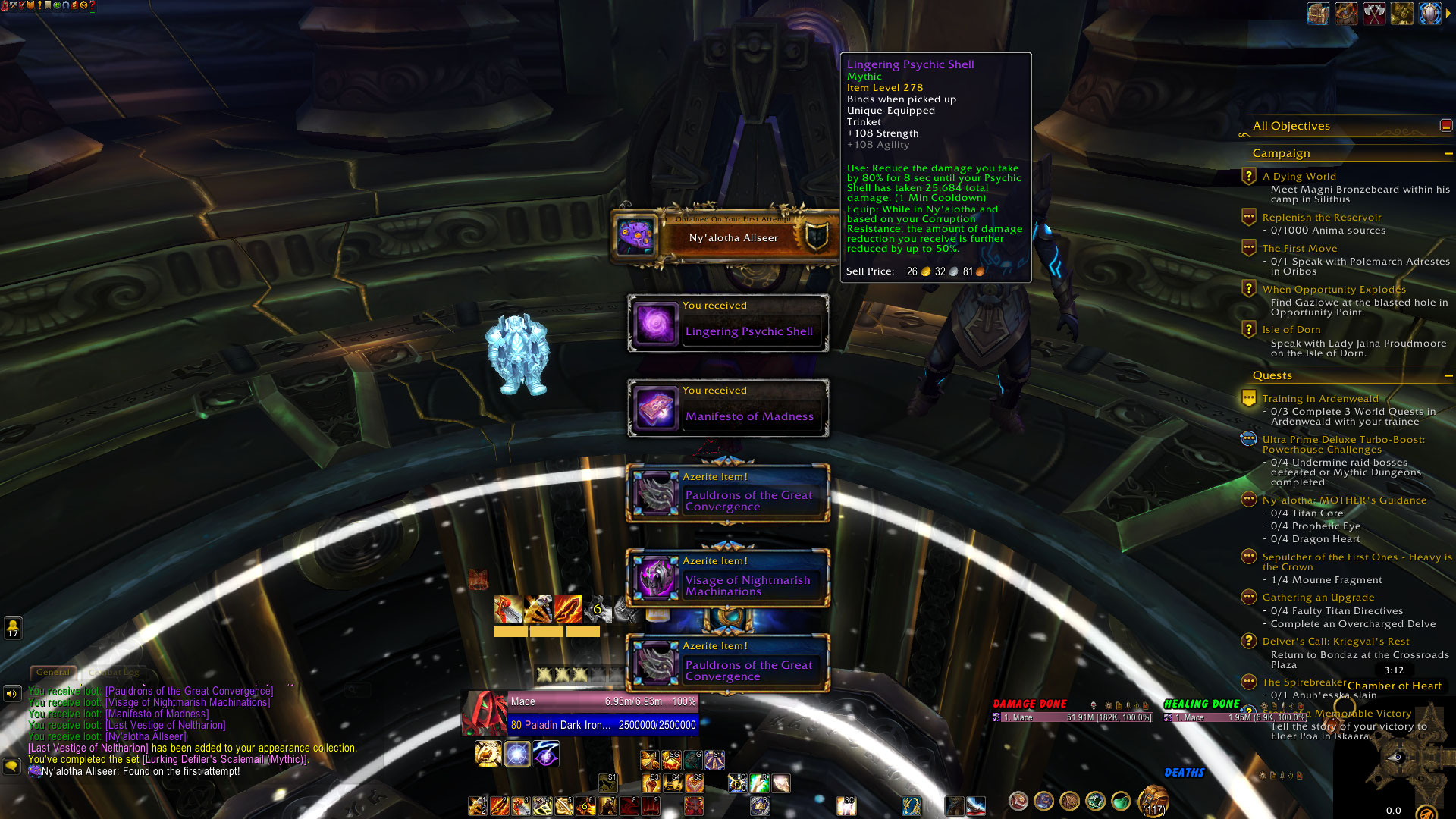The image size is (1456, 819).
Task: Click the treasure chest buff icon
Action: 1318,14
